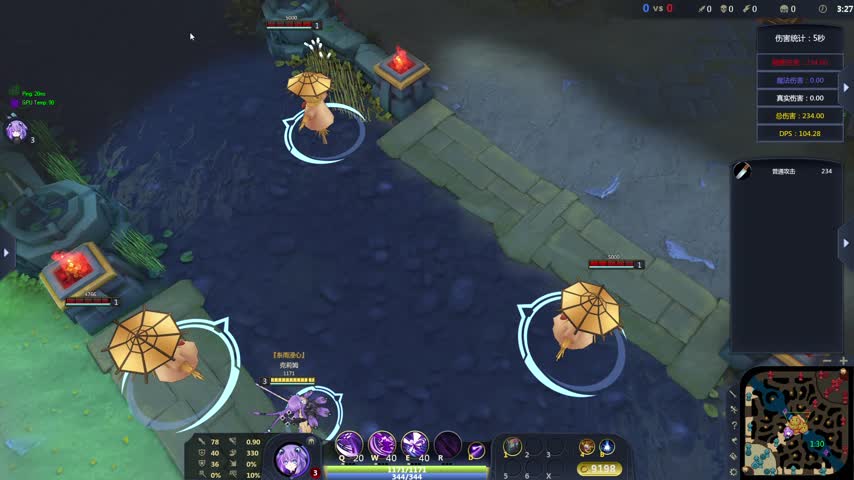Select the teammate portrait at the left edge
The width and height of the screenshot is (854, 480).
click(x=16, y=131)
